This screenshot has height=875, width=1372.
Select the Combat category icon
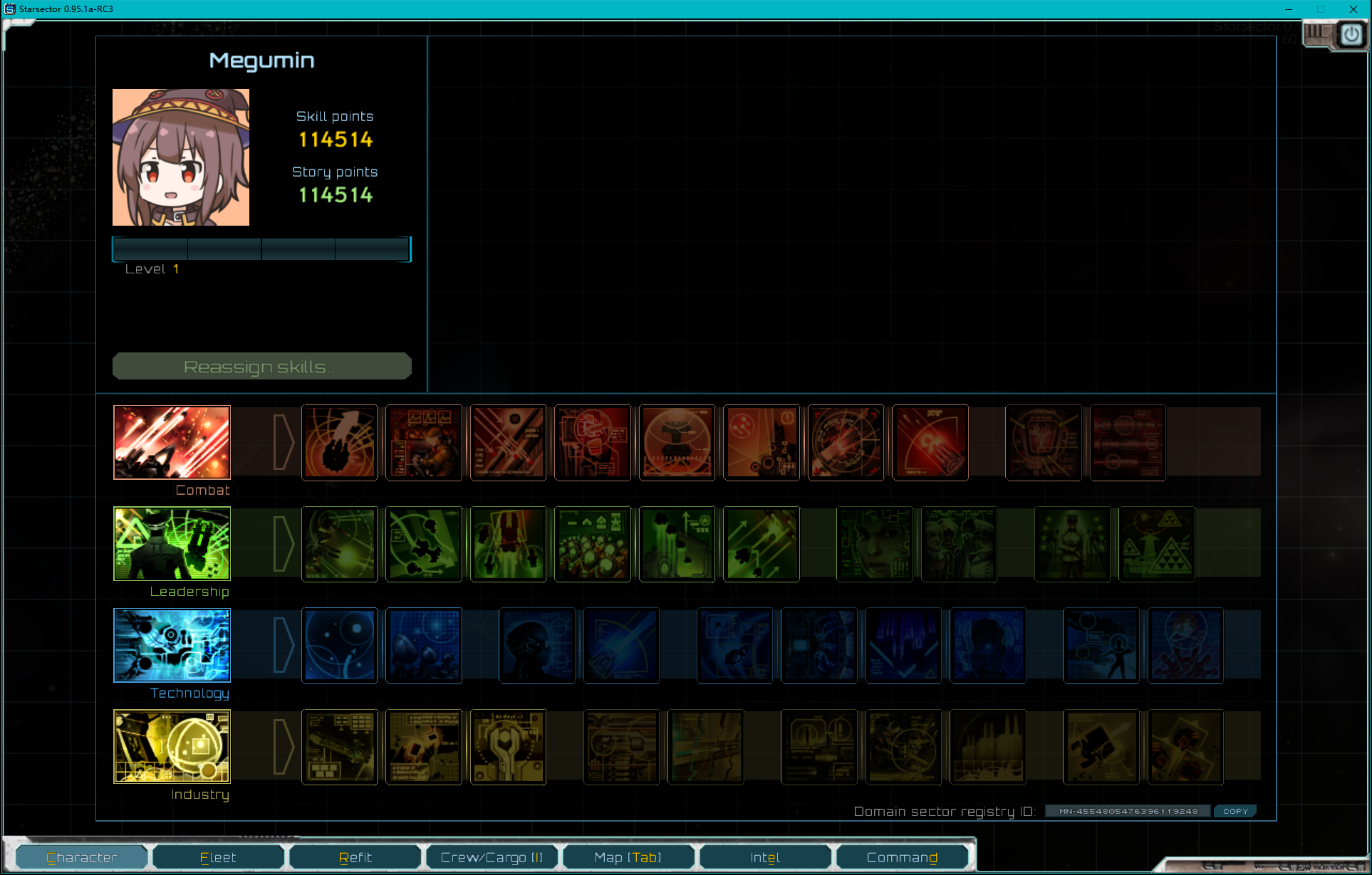[171, 443]
